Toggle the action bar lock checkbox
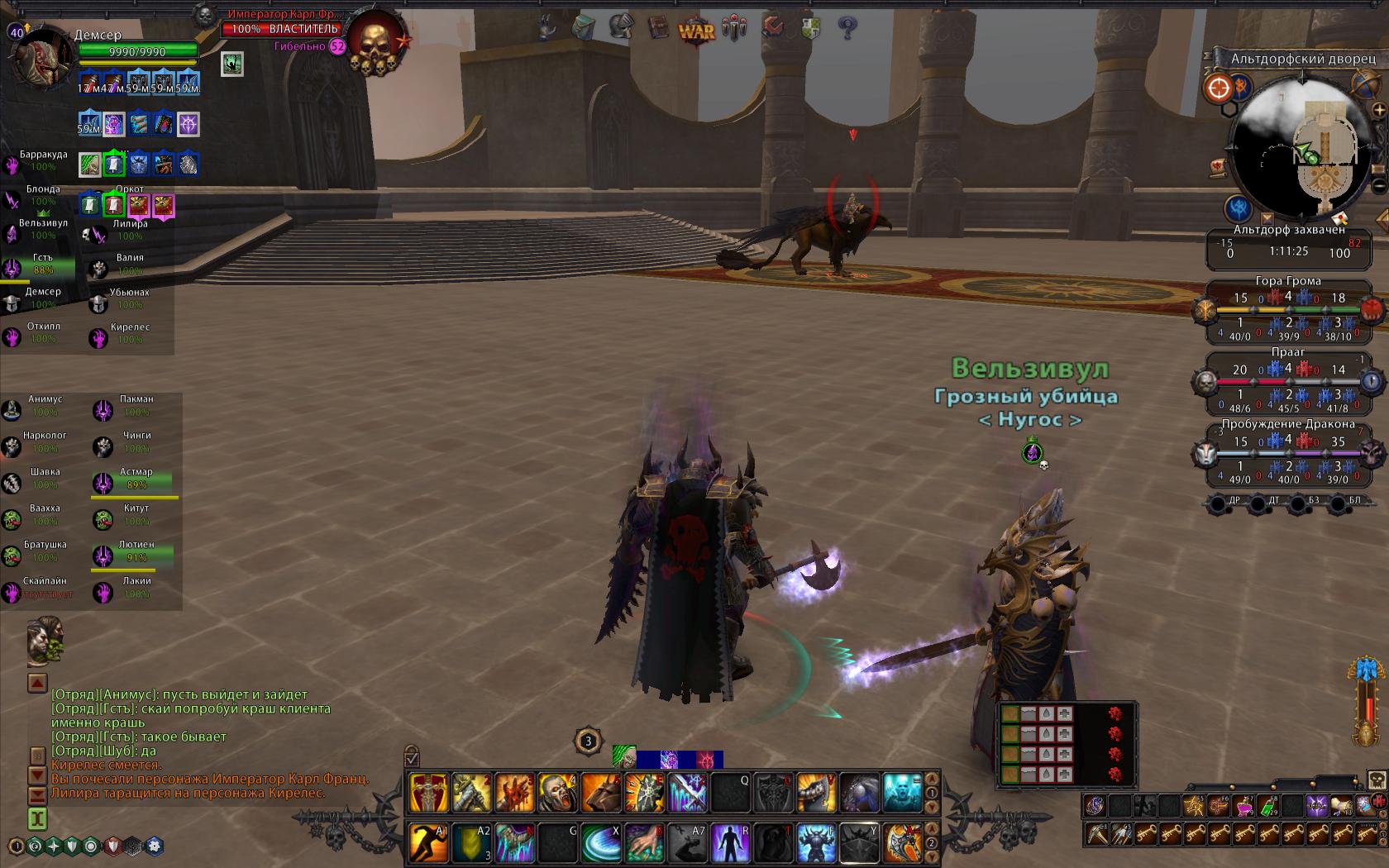Screen dimensions: 1389x868 tap(412, 757)
